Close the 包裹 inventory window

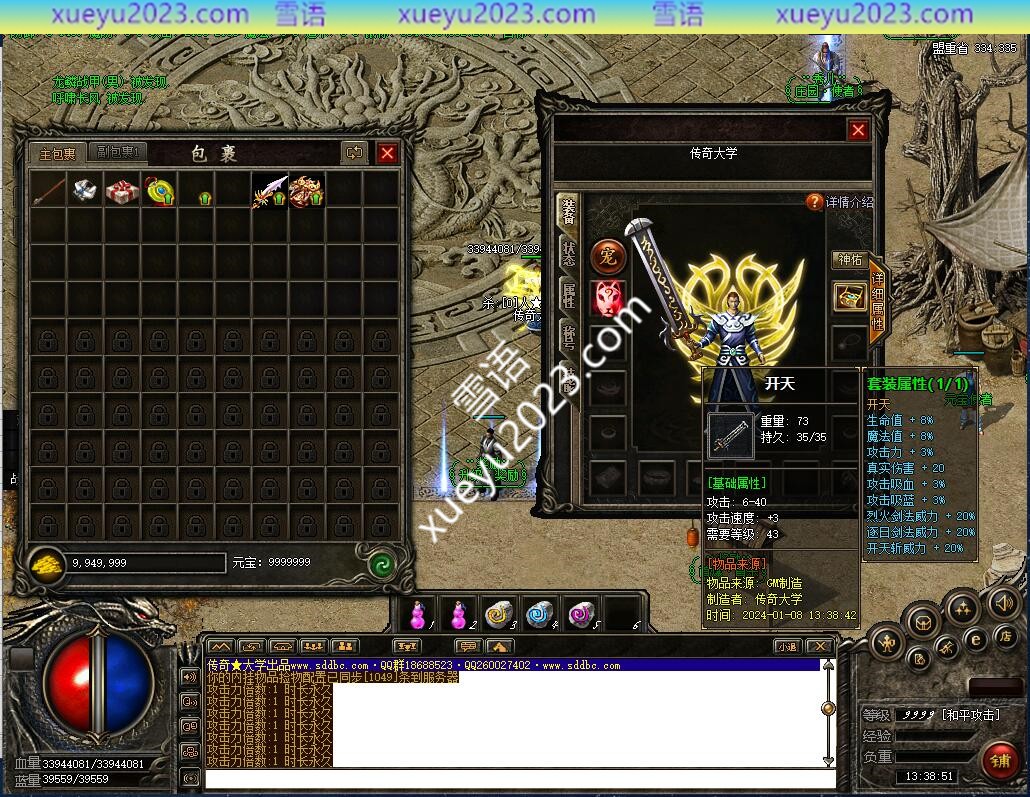[x=387, y=153]
